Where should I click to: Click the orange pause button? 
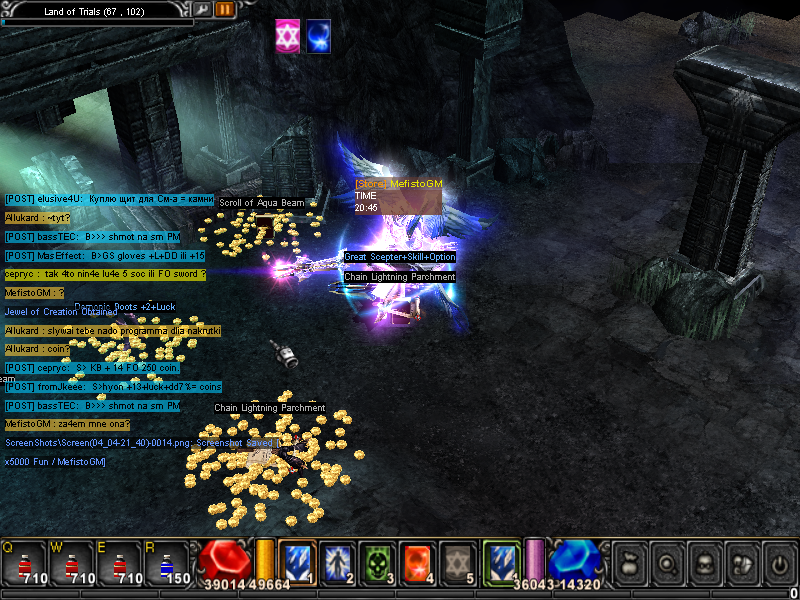224,9
